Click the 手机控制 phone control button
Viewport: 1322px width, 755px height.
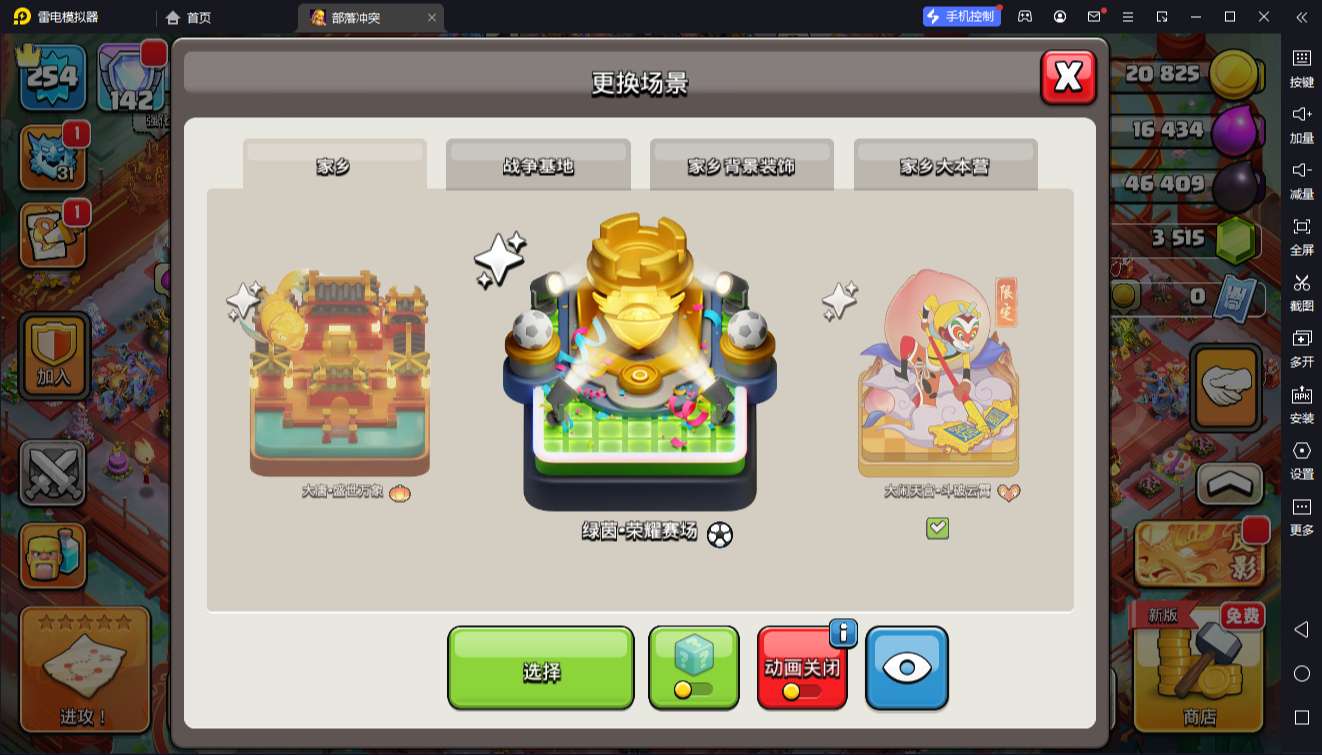[959, 16]
